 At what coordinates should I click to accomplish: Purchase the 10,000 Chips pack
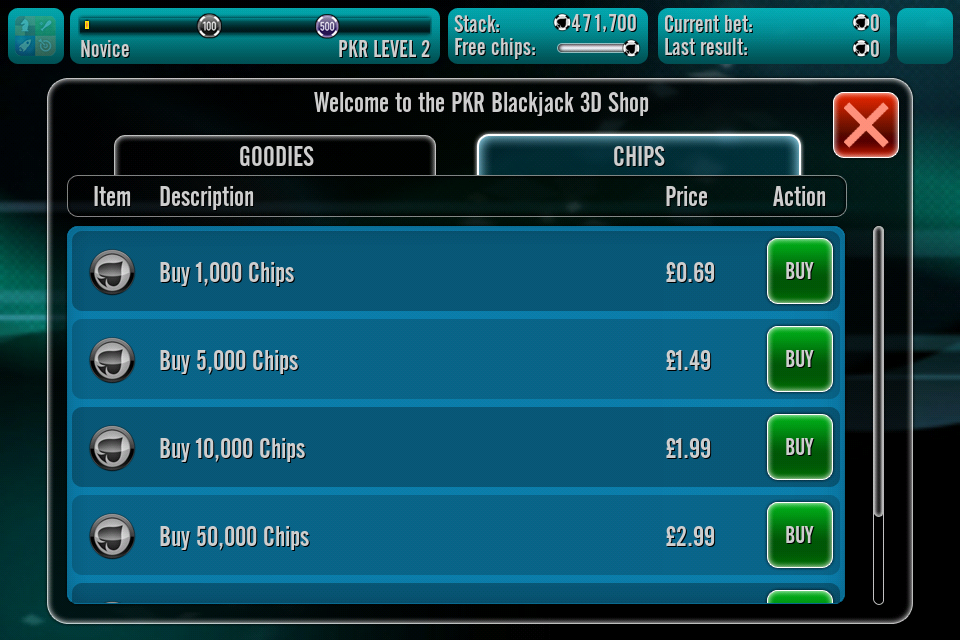(x=799, y=447)
